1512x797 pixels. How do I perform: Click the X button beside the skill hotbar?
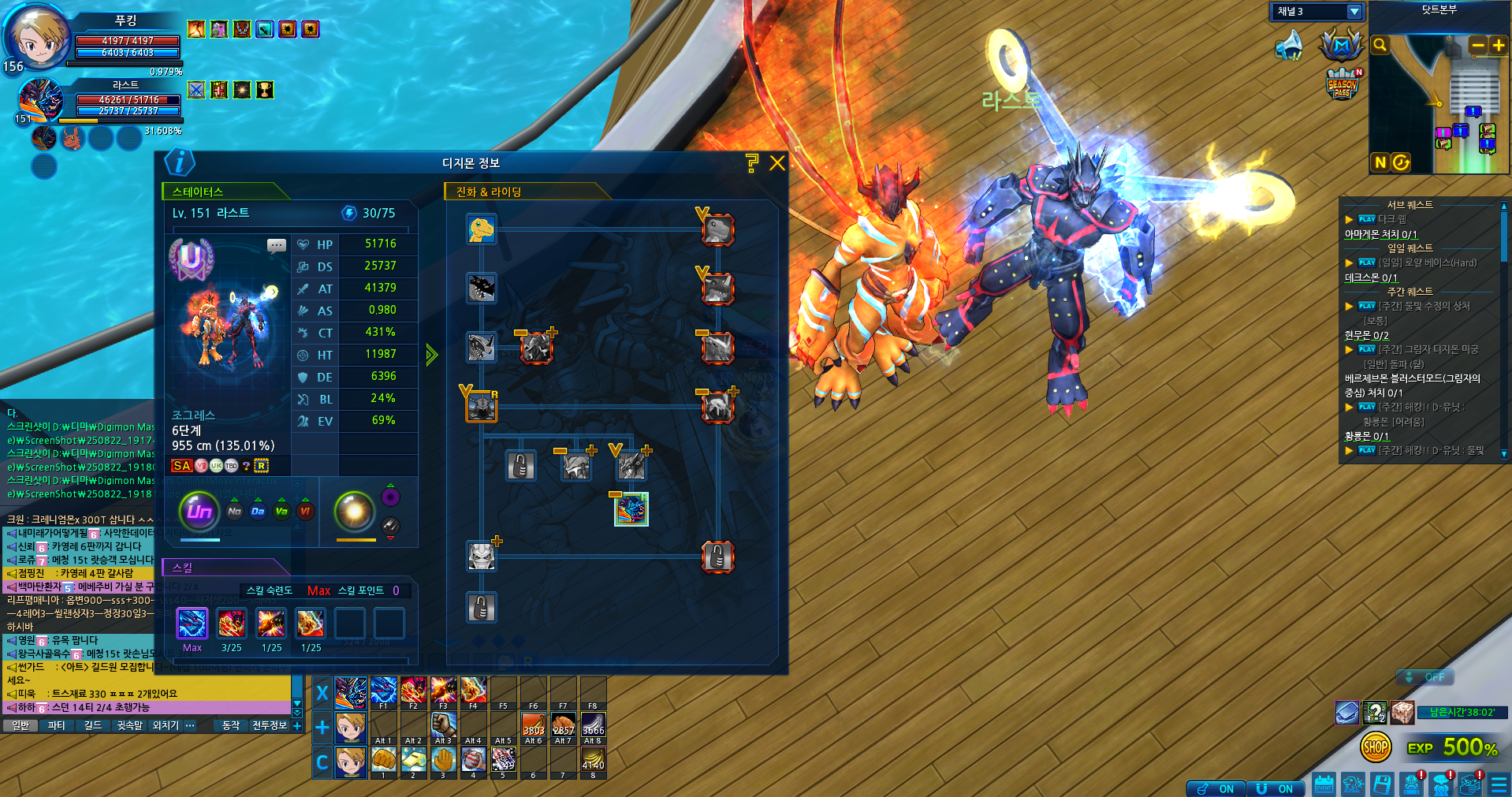(322, 693)
